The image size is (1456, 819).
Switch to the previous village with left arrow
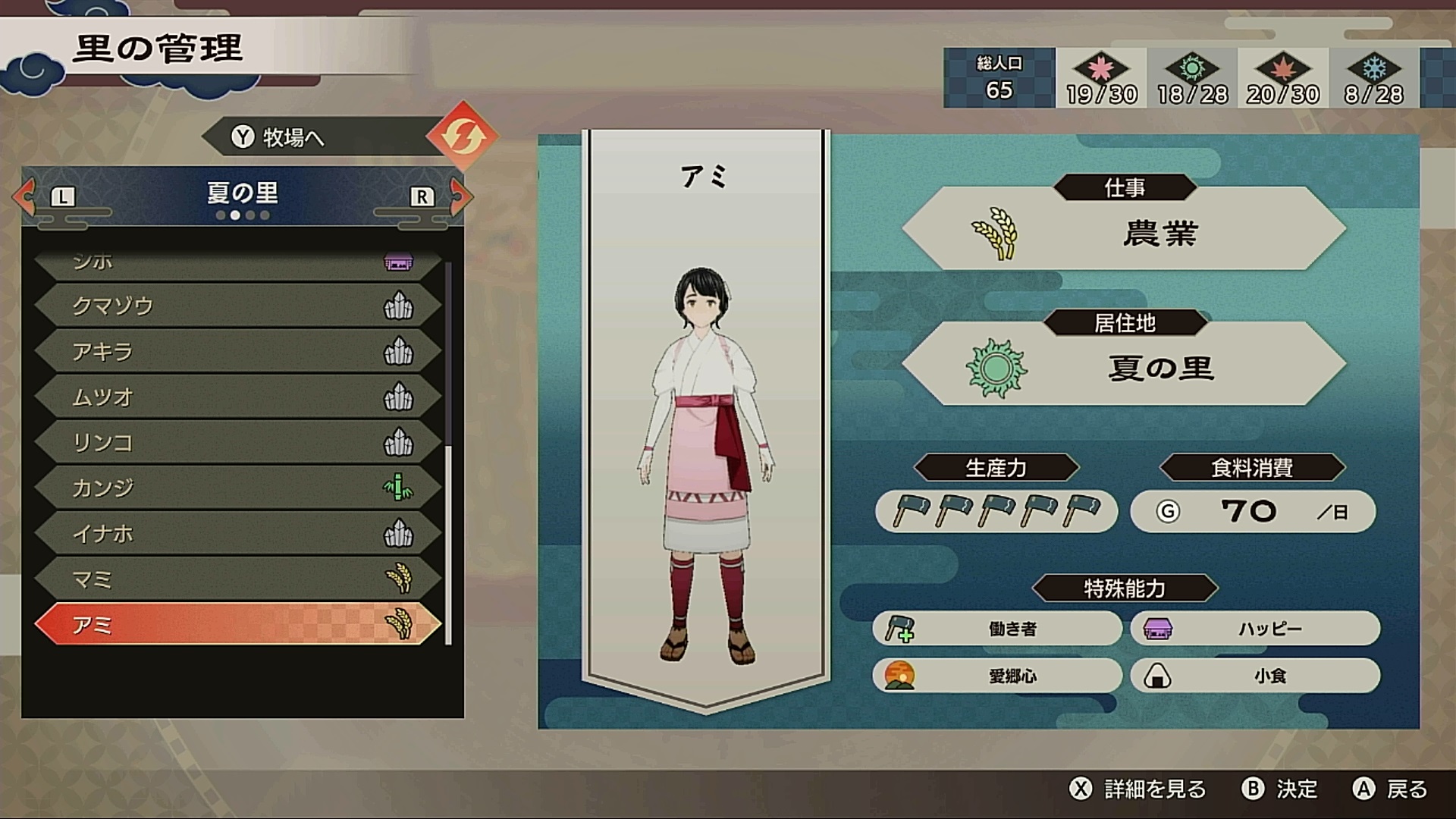26,196
